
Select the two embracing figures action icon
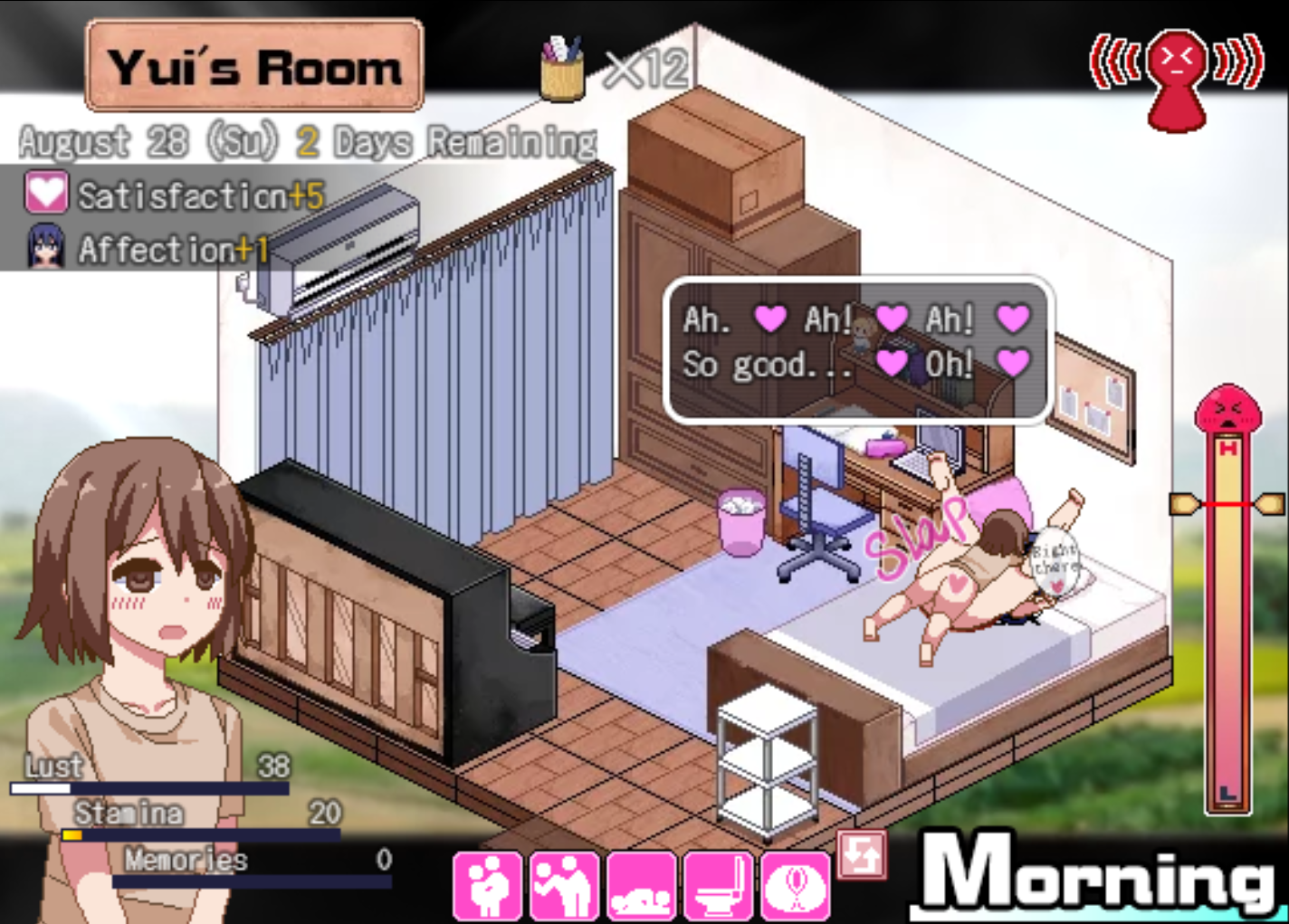488,886
